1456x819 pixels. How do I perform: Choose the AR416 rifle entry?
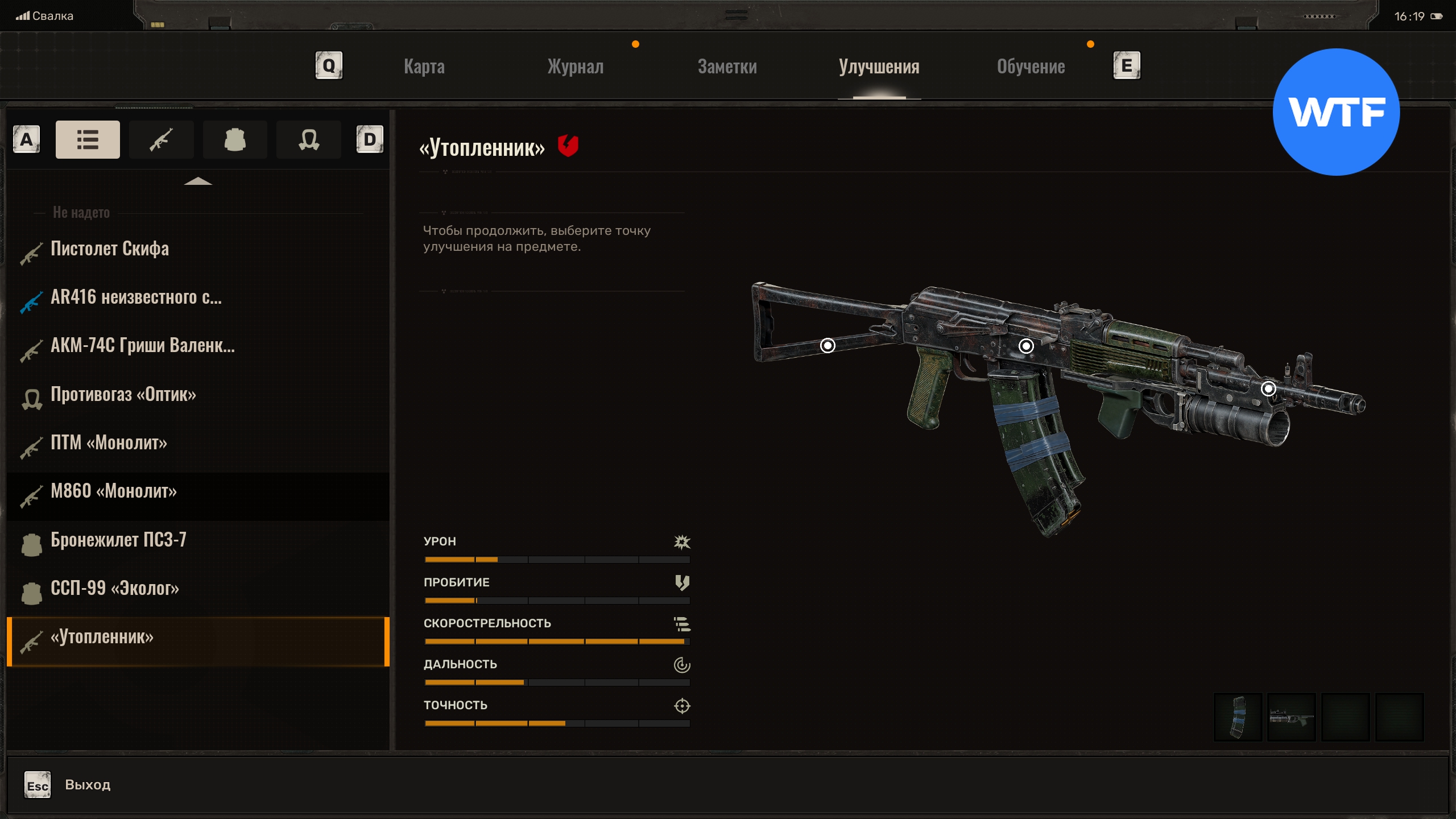pos(136,297)
